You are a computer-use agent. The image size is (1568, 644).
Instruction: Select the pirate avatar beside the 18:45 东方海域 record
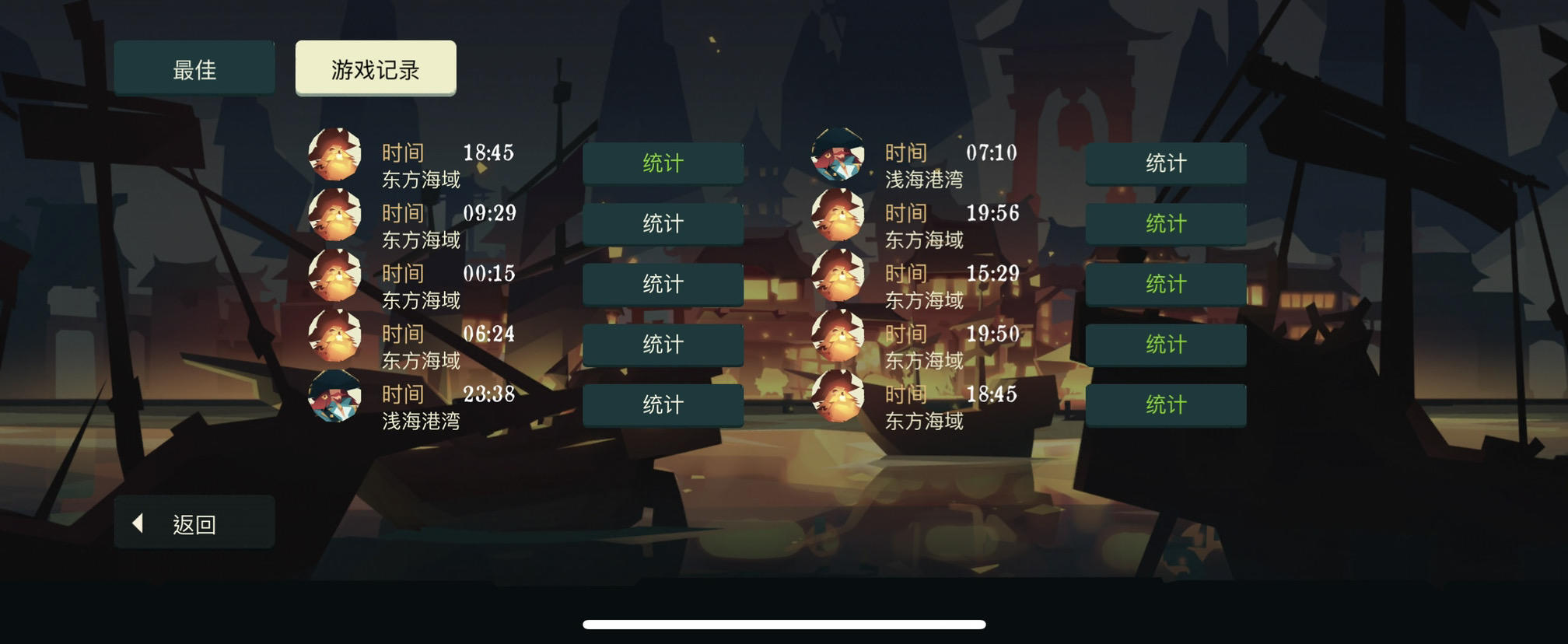334,154
